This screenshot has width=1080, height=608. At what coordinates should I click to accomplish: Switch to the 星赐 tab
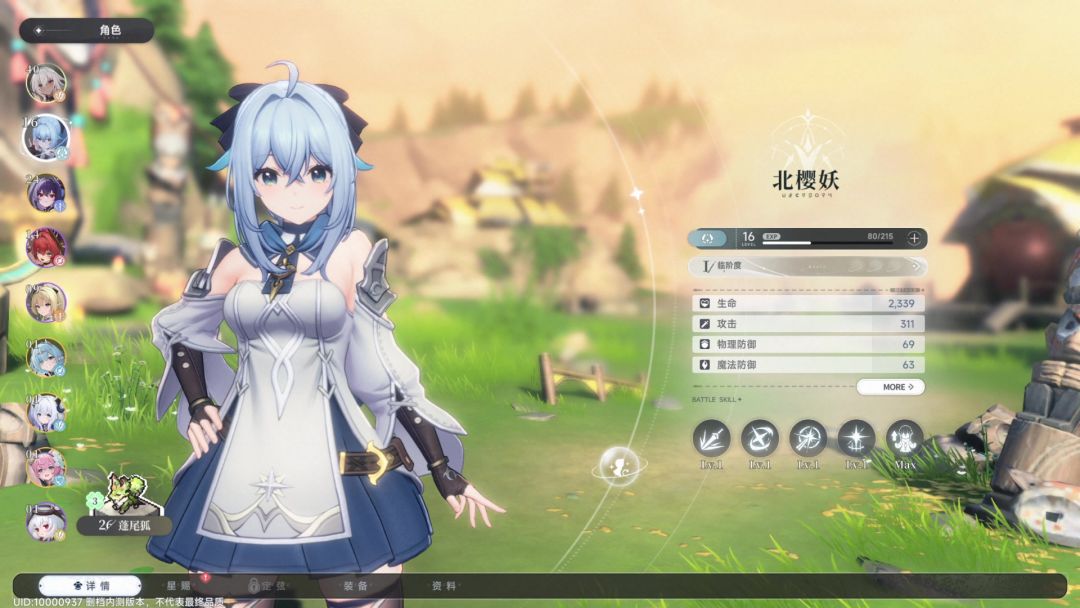pyautogui.click(x=178, y=586)
